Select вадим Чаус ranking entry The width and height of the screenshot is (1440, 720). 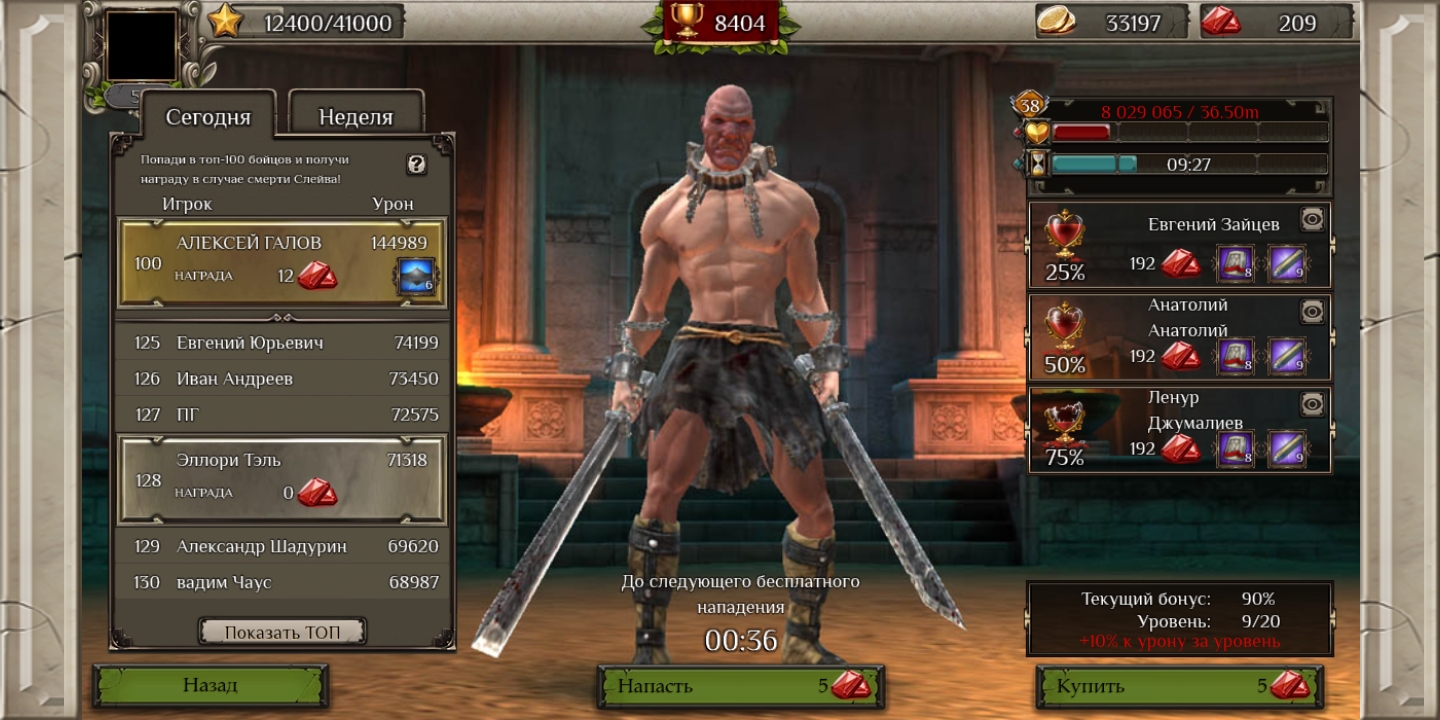tap(282, 583)
